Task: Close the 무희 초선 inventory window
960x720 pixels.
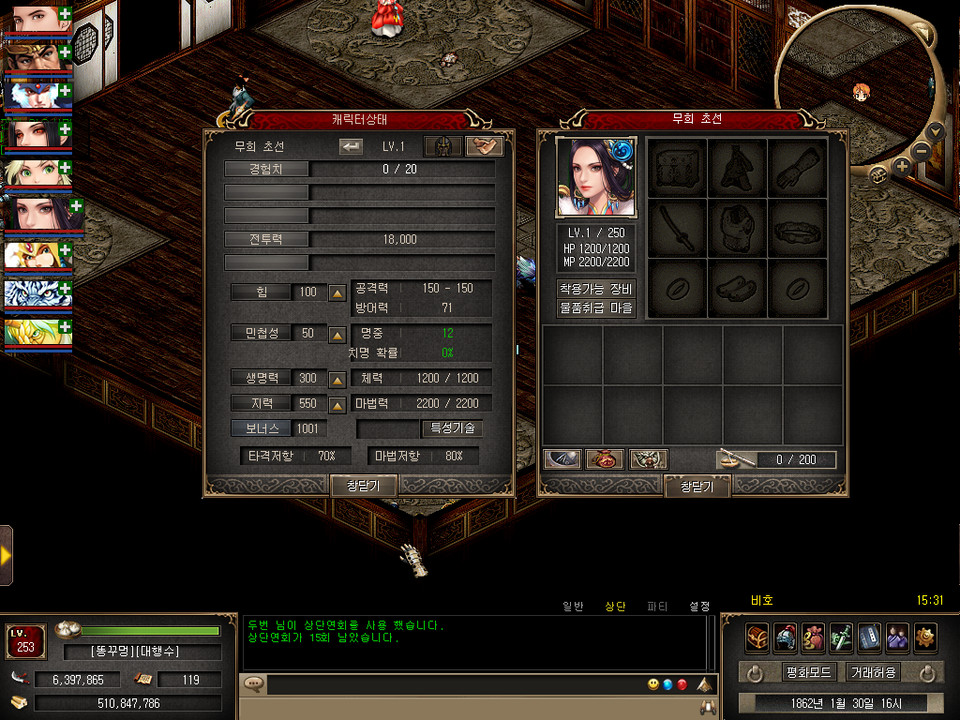Action: (x=696, y=486)
